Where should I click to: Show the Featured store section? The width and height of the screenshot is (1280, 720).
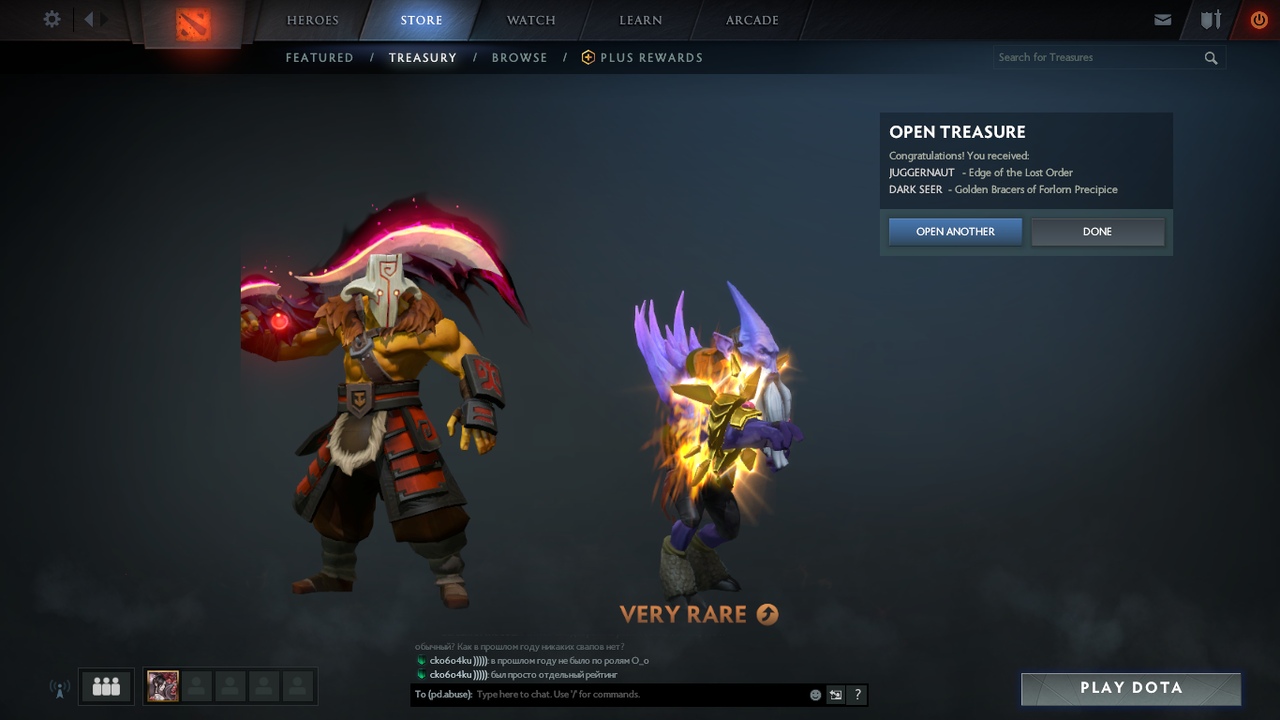pos(320,58)
